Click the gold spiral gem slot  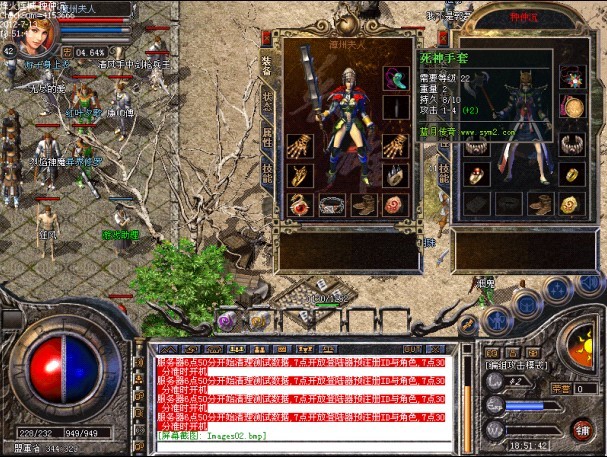572,203
